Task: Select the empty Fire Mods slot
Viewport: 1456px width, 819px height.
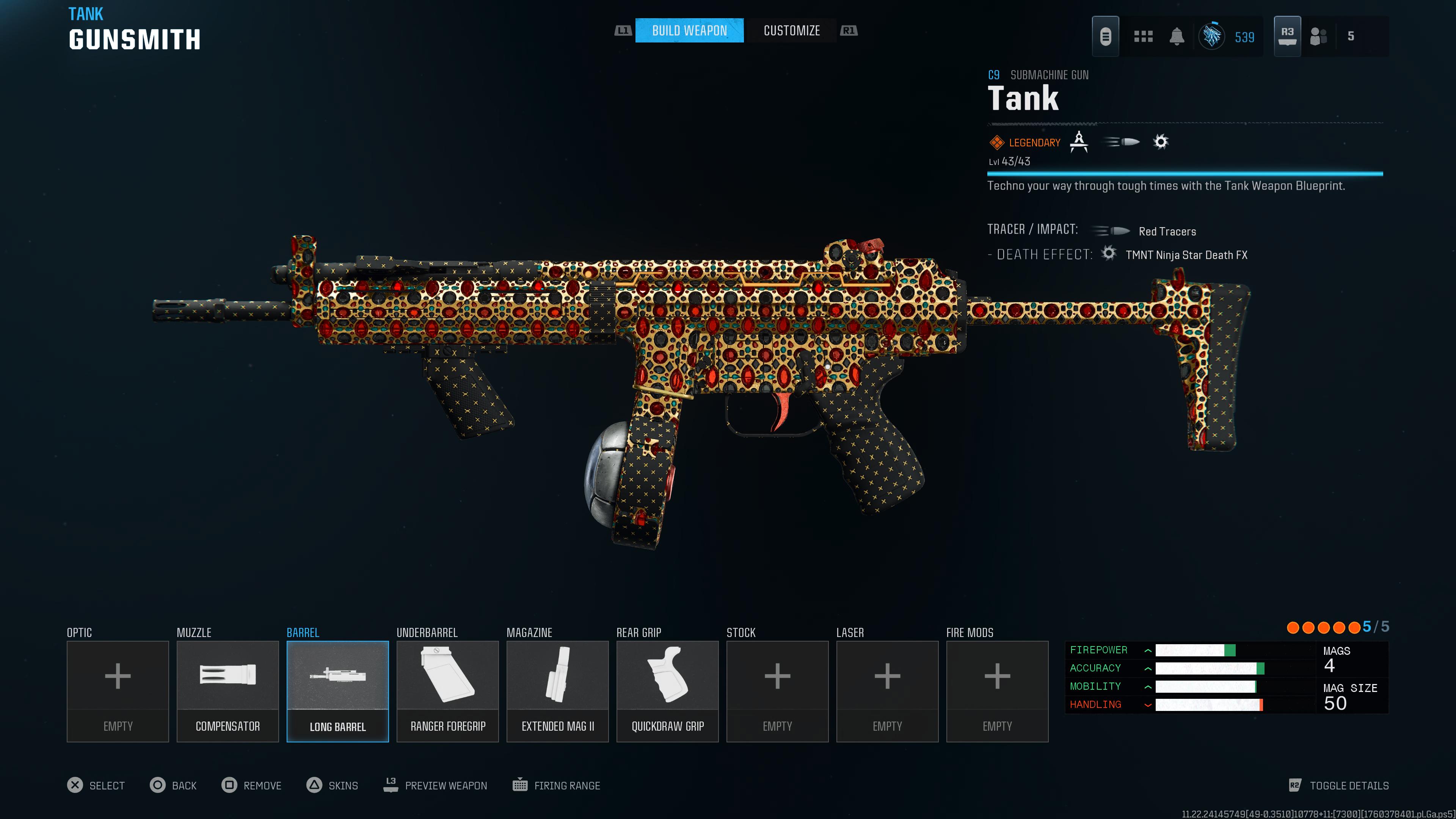Action: click(997, 691)
